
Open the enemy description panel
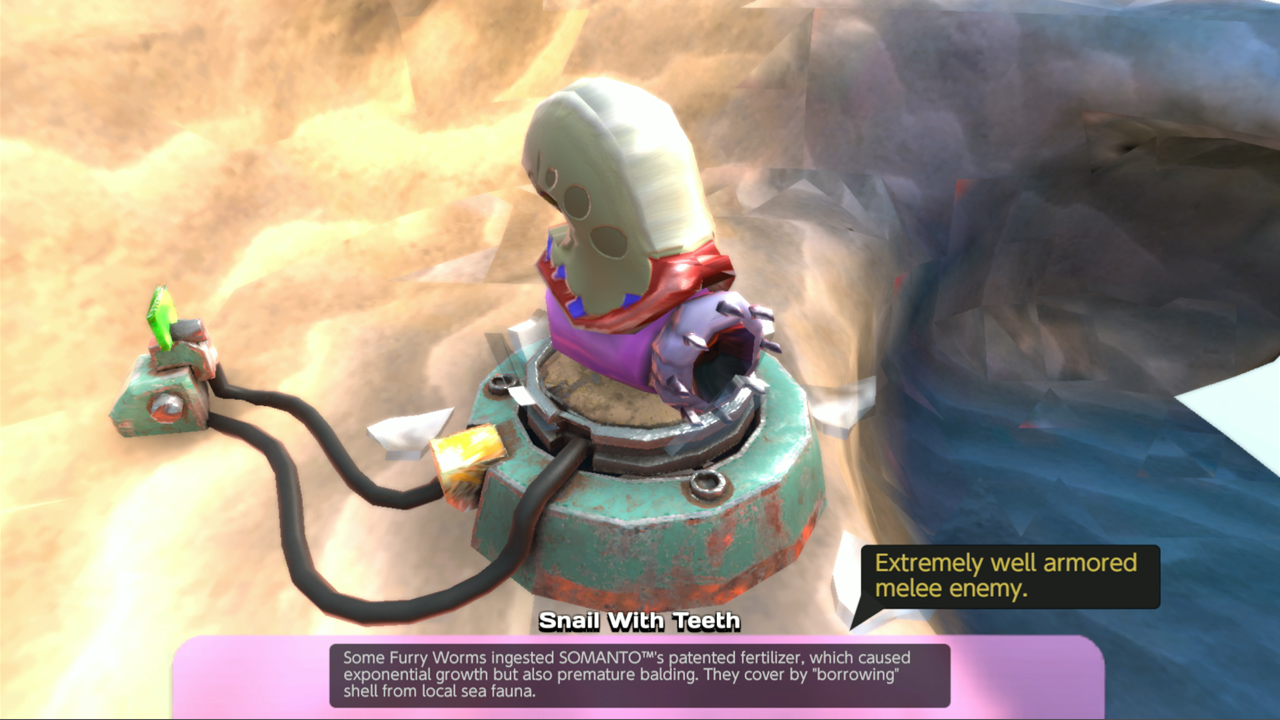(x=640, y=678)
